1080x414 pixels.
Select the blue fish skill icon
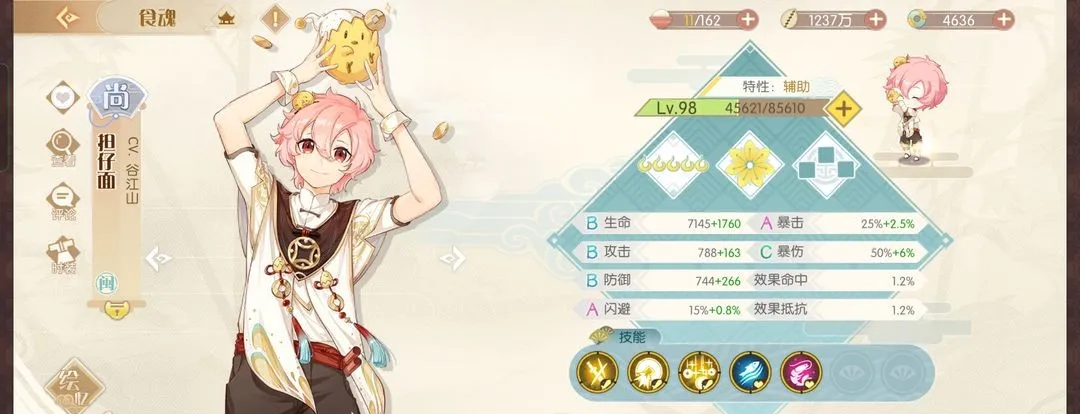pyautogui.click(x=748, y=372)
